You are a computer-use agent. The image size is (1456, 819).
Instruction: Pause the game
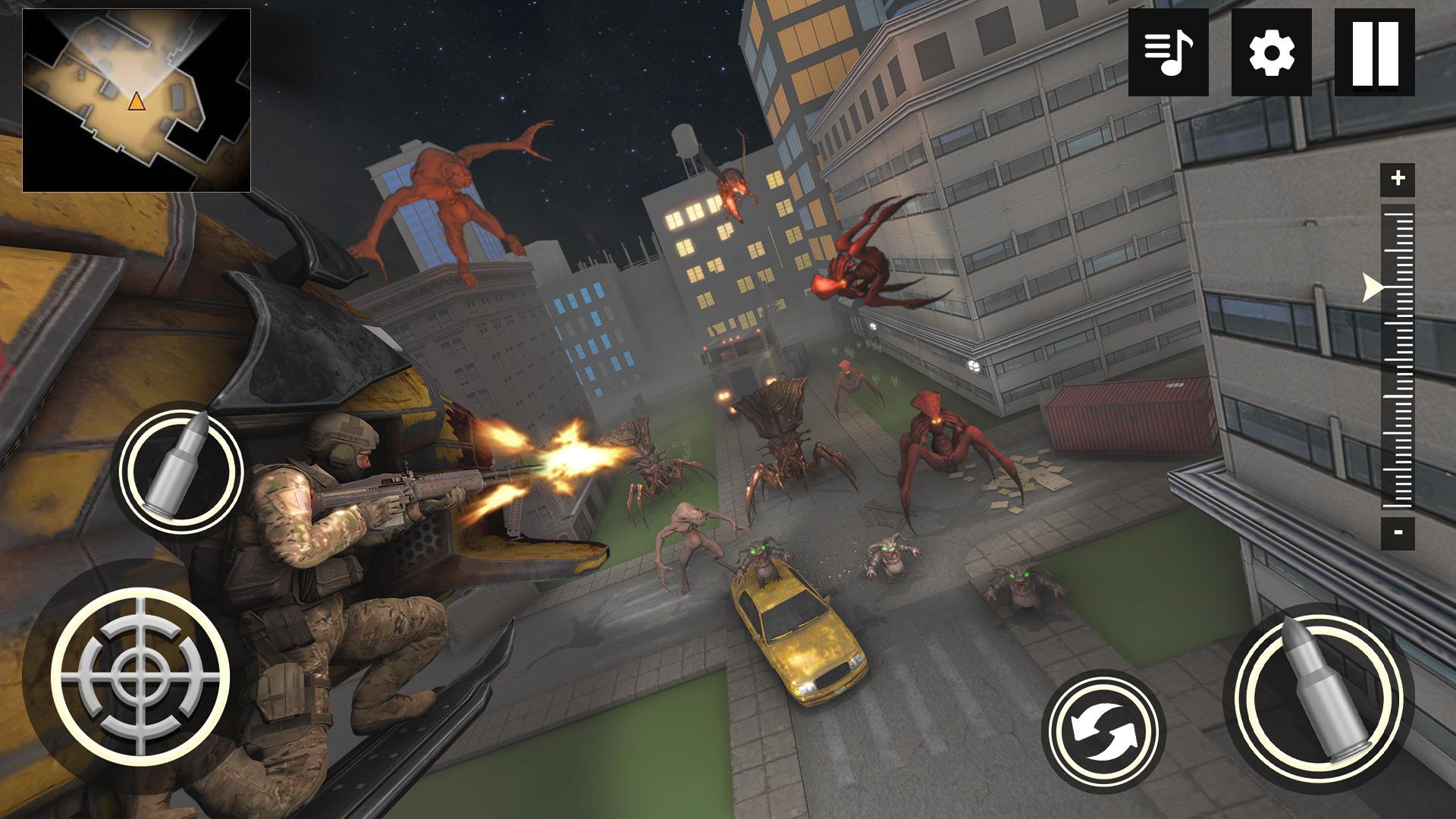[1374, 52]
